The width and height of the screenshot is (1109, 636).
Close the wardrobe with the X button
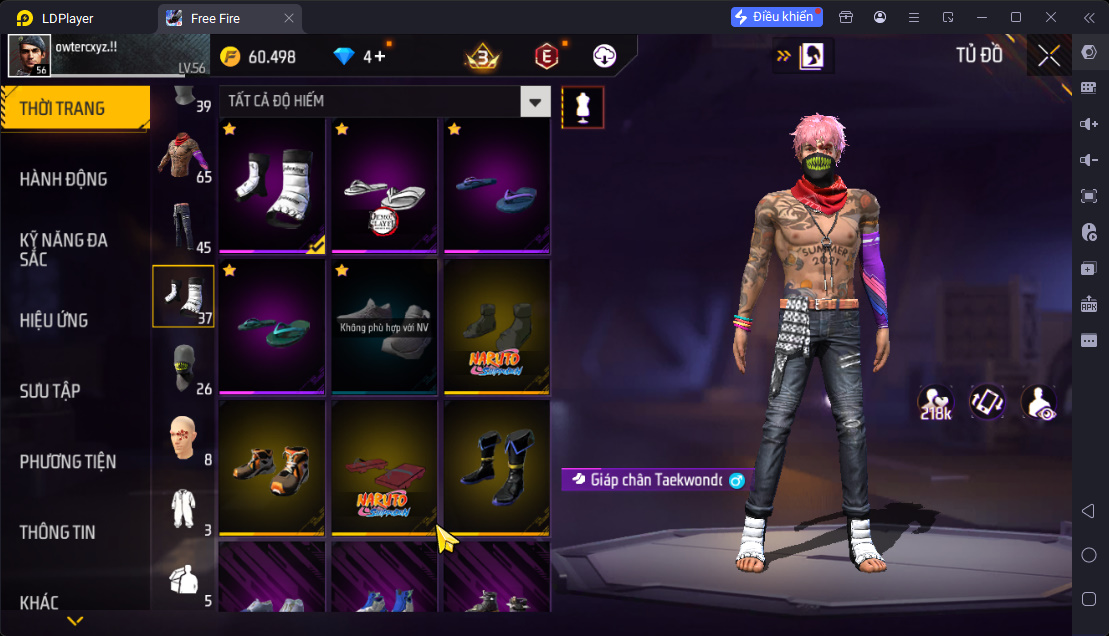point(1048,56)
